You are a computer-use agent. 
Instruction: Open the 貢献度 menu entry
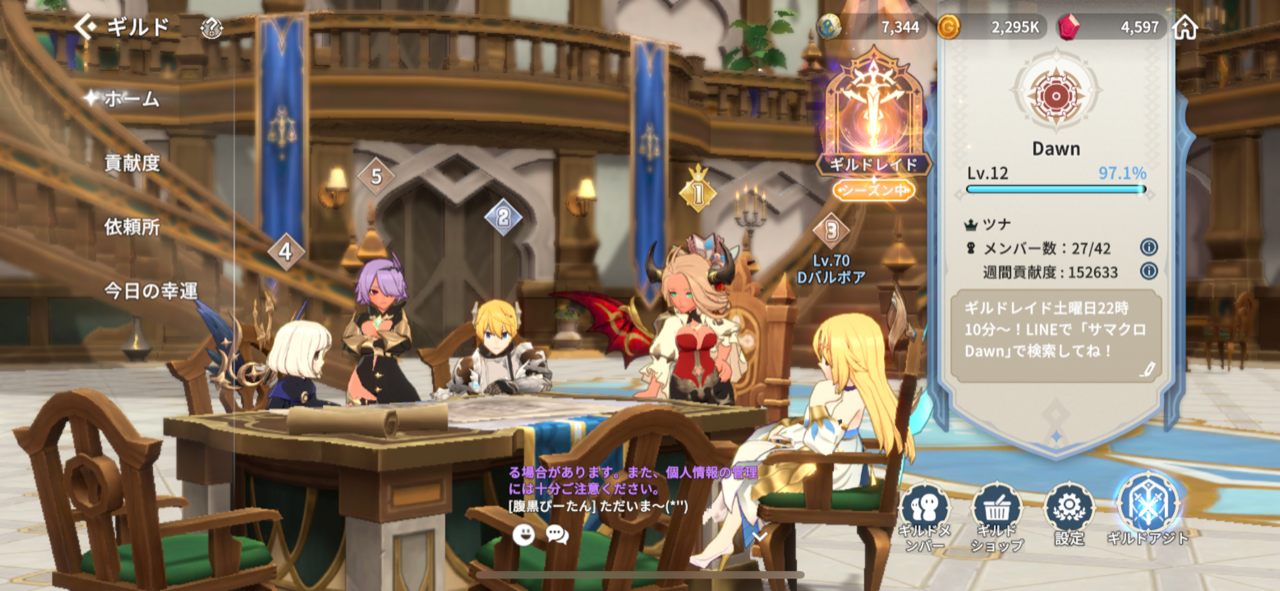point(132,163)
